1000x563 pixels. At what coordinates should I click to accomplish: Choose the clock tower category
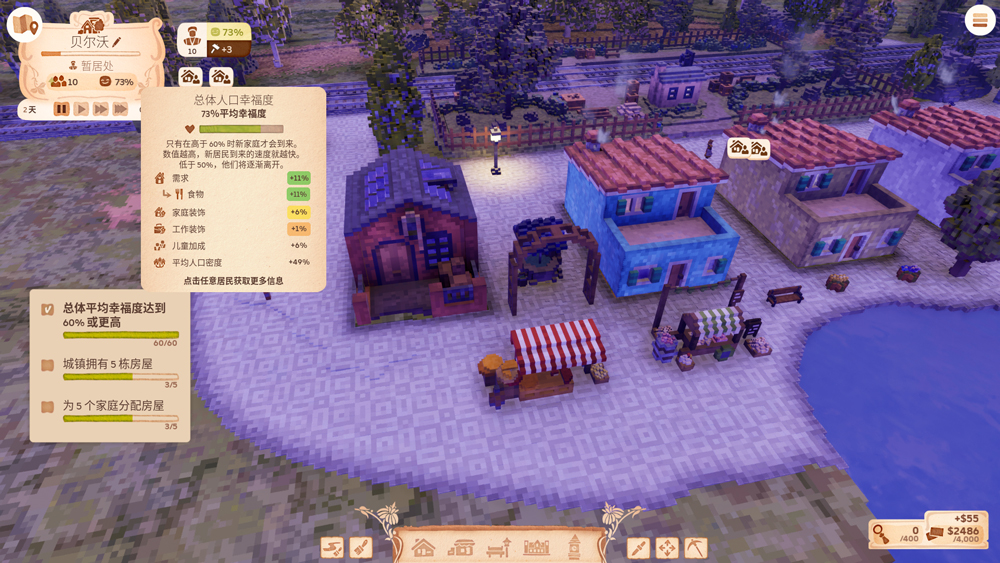click(574, 546)
